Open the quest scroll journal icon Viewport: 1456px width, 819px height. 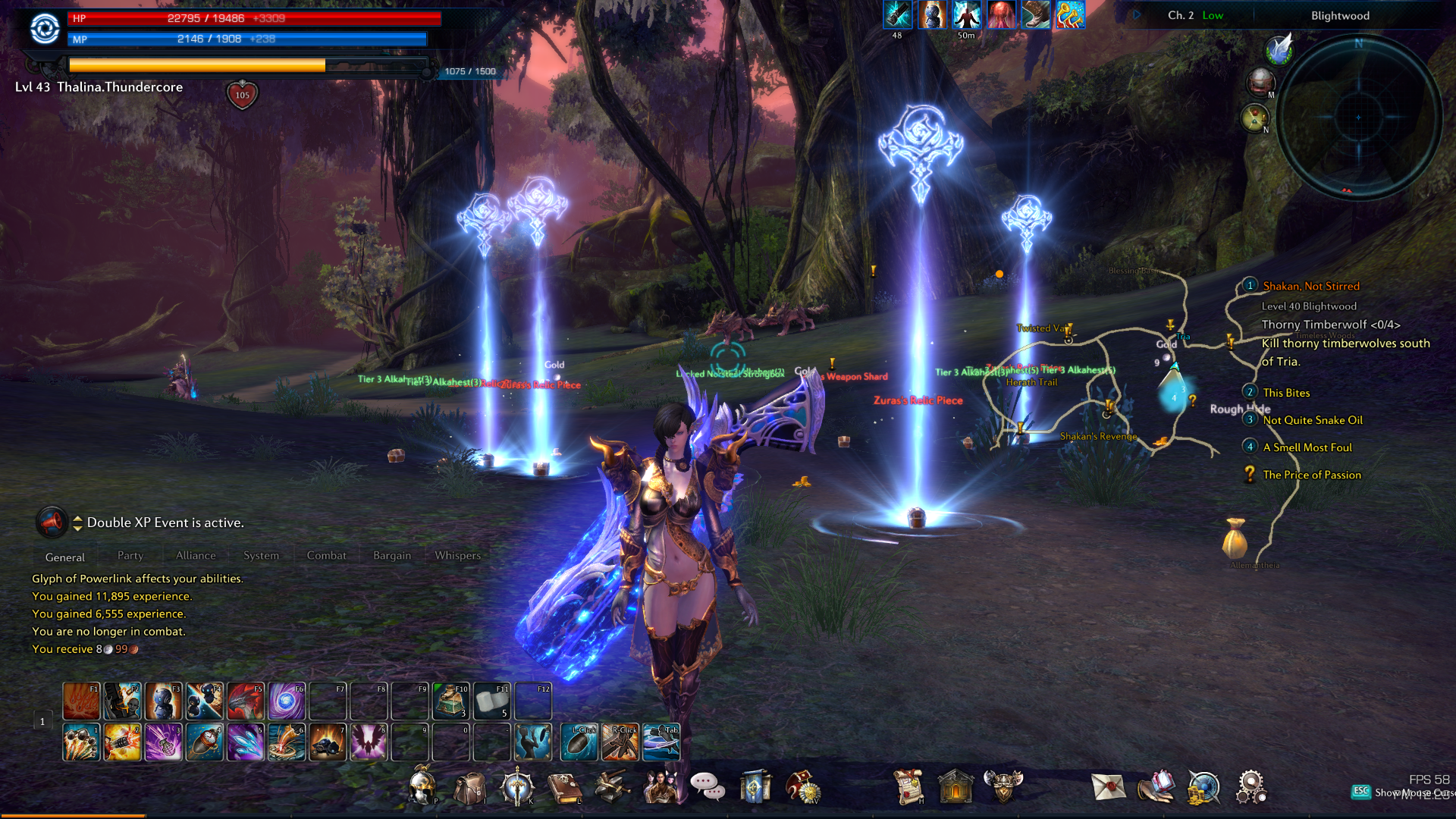[x=908, y=786]
